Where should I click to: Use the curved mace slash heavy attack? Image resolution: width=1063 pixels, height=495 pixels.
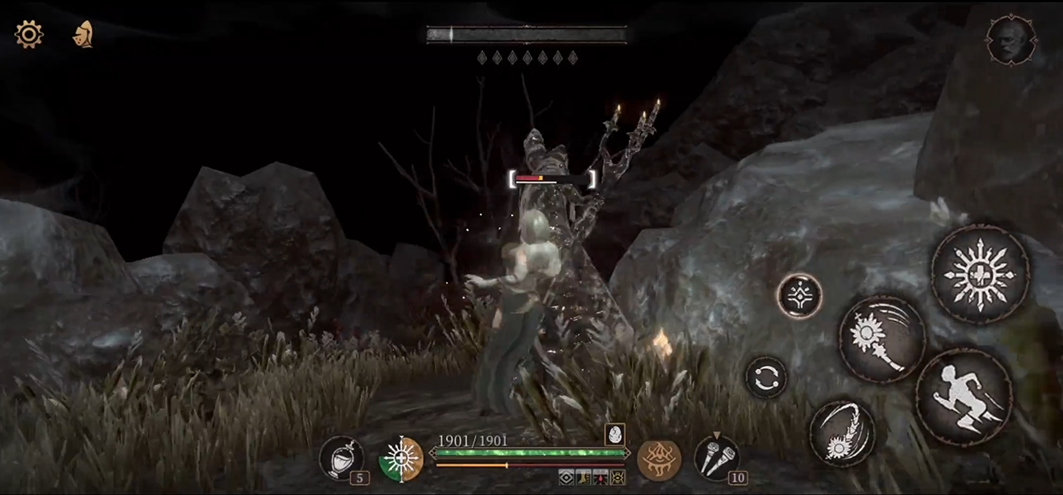(x=841, y=433)
